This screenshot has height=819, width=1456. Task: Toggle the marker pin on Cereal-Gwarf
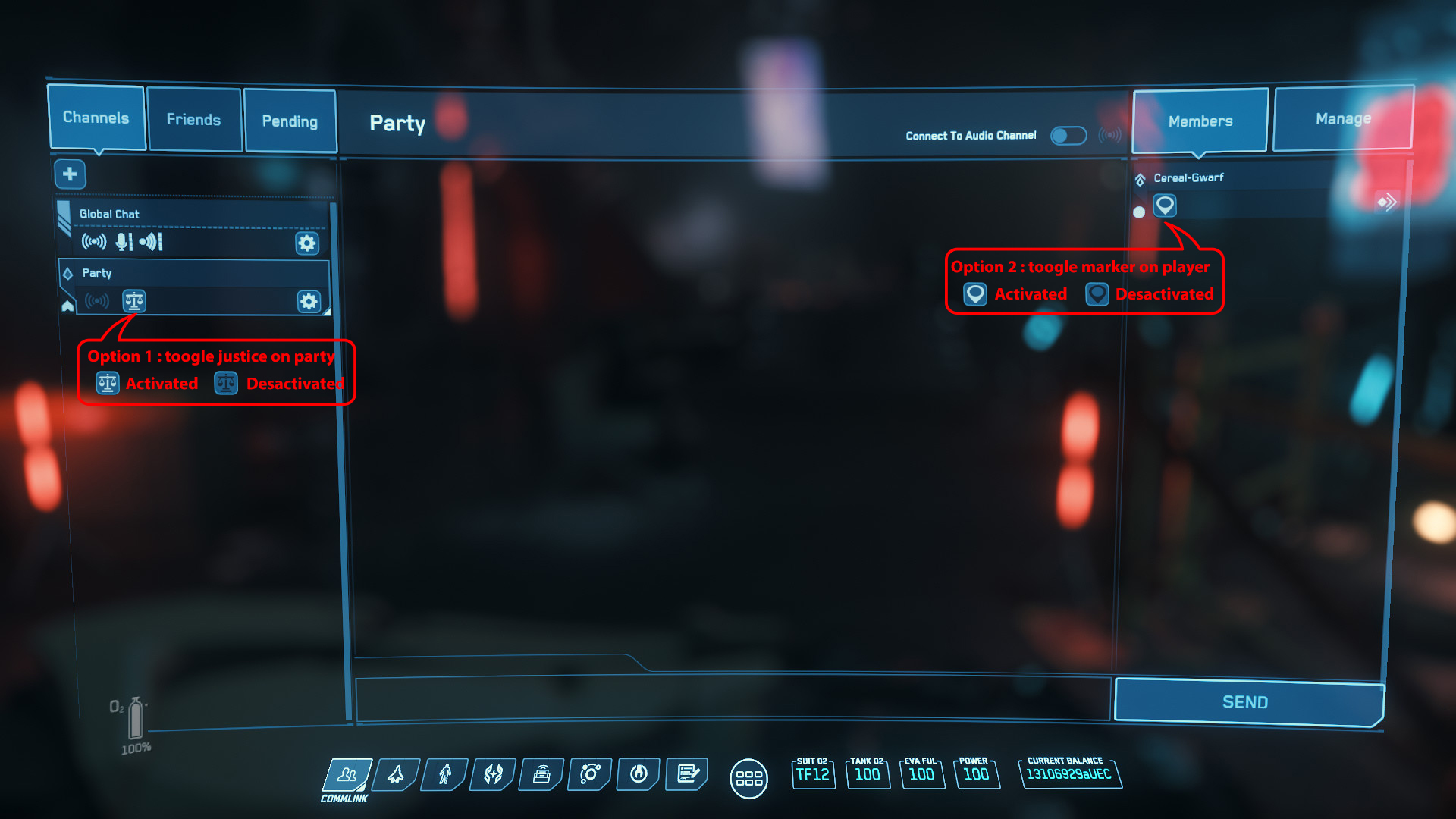tap(1165, 206)
